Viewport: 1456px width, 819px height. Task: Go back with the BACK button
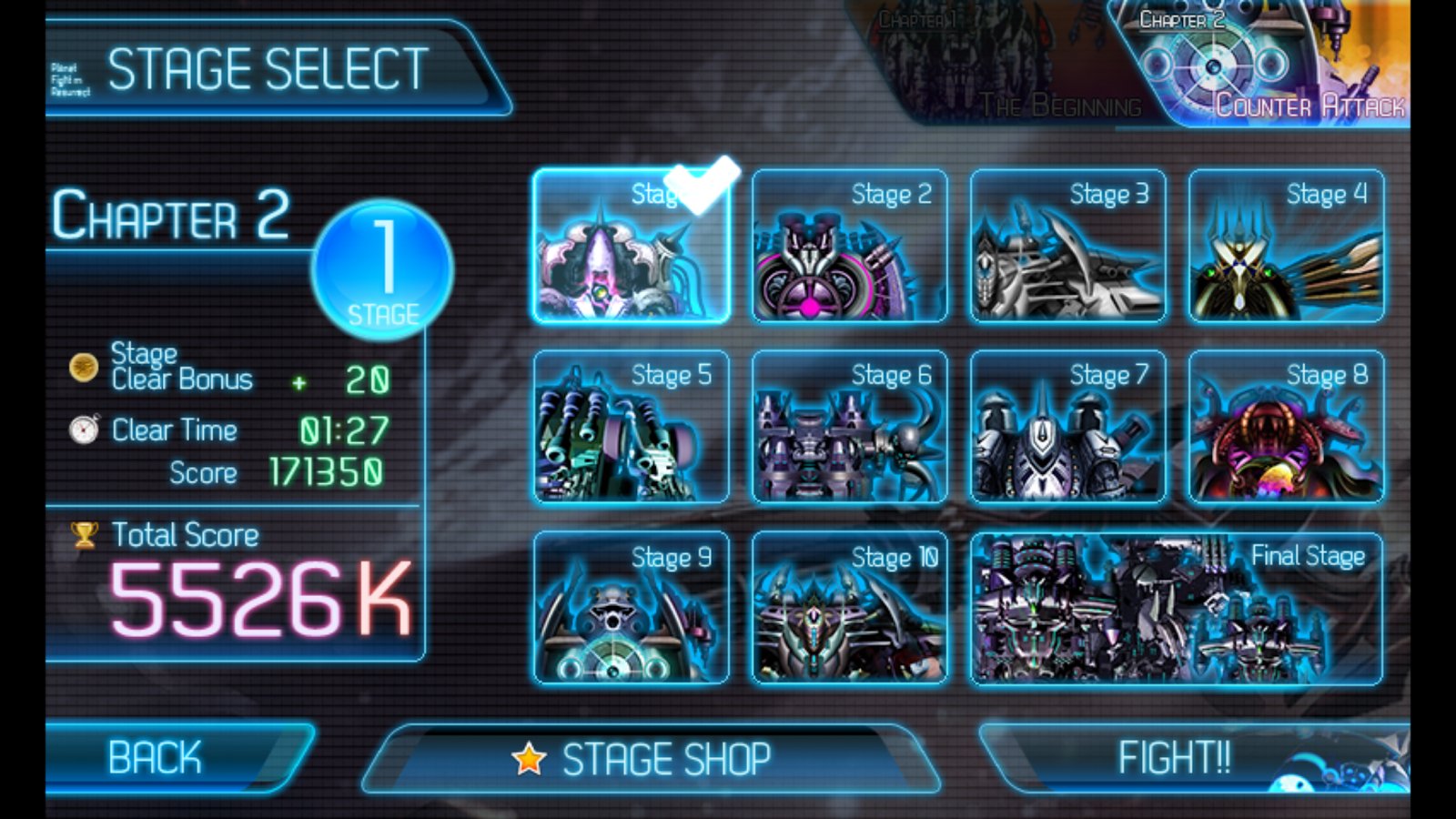[x=168, y=757]
